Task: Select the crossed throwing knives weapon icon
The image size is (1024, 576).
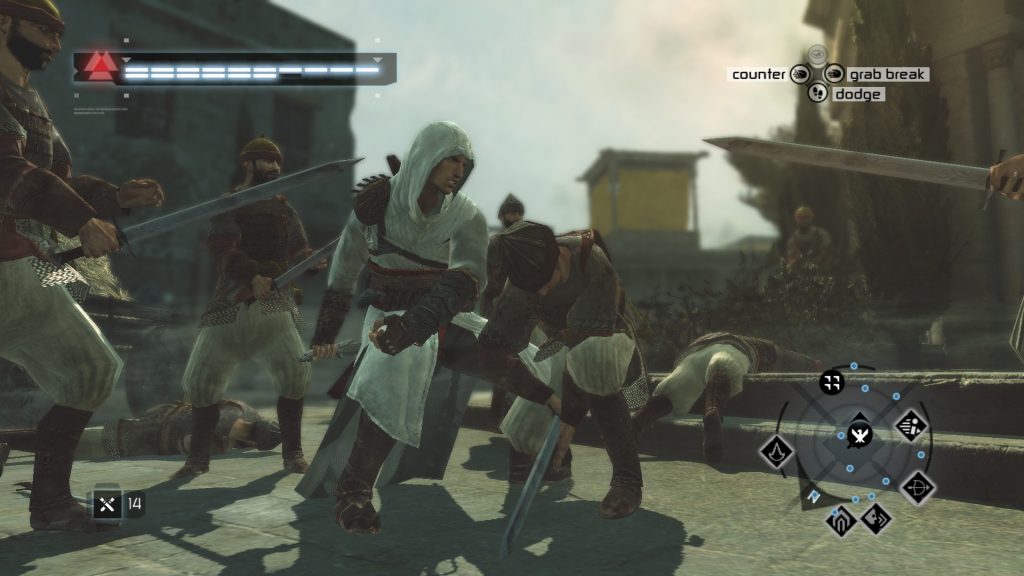Action: 108,504
